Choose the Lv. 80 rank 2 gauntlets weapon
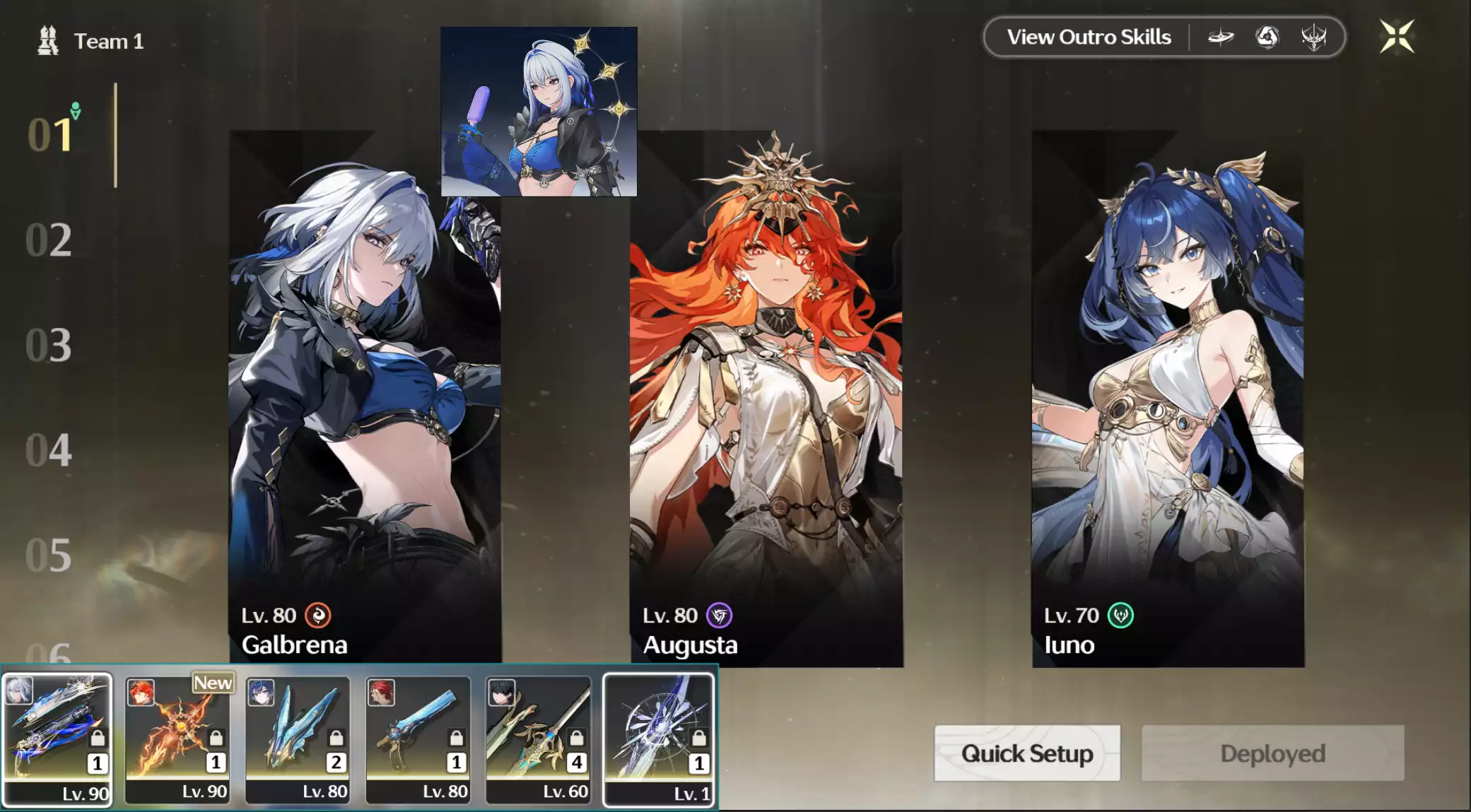 point(298,739)
